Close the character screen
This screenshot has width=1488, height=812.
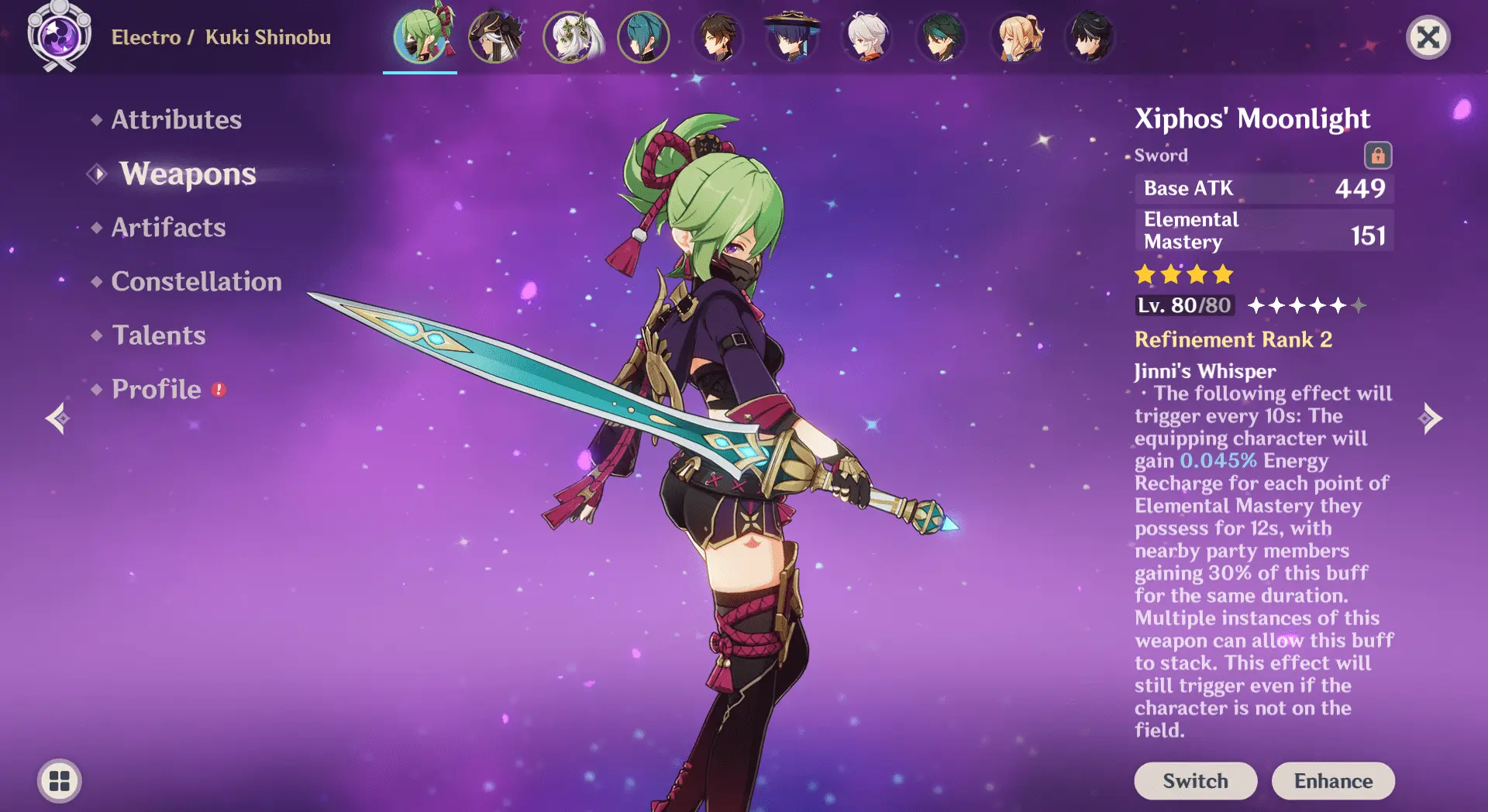[x=1428, y=37]
